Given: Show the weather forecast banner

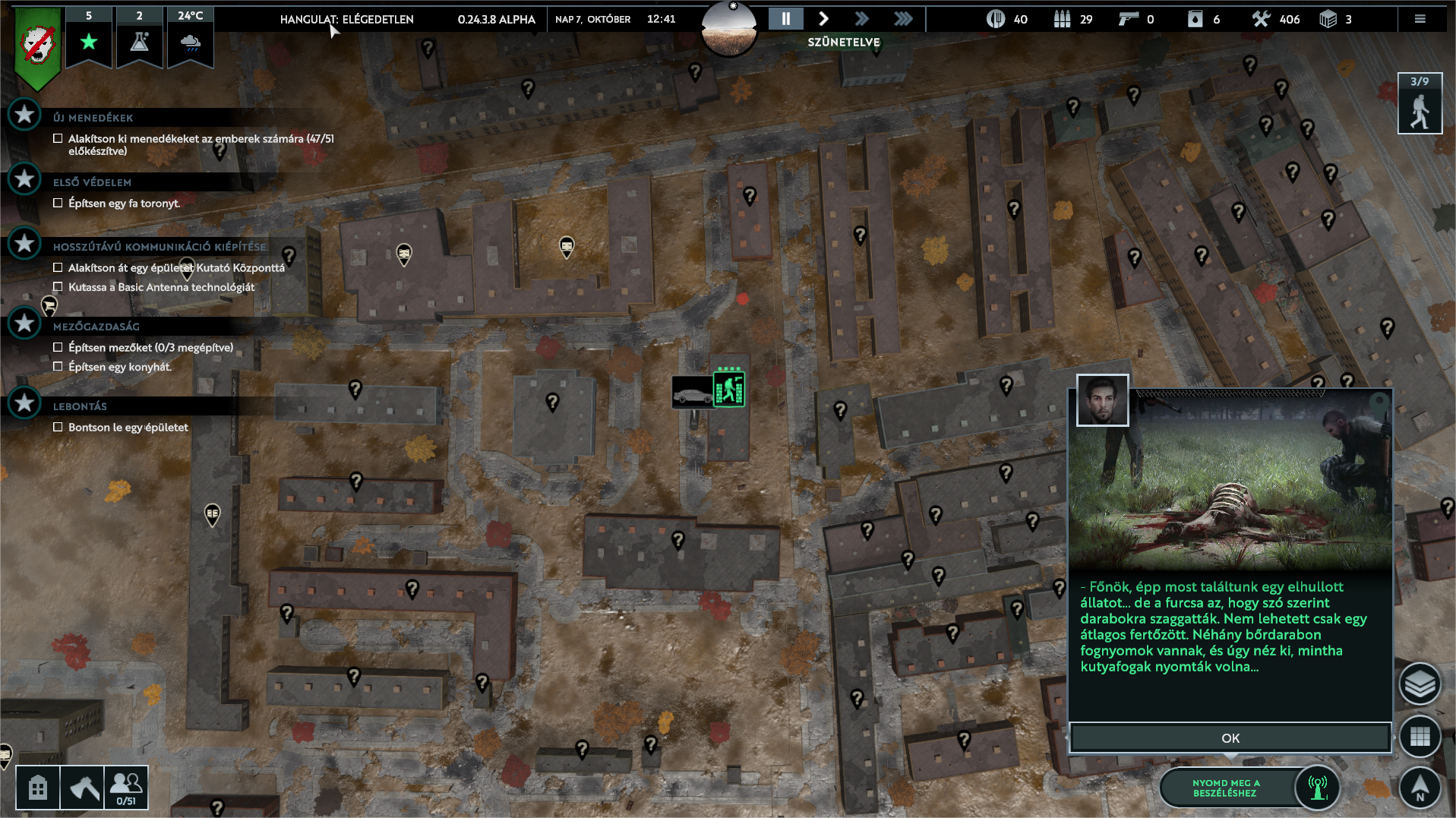Looking at the screenshot, I should pyautogui.click(x=190, y=36).
